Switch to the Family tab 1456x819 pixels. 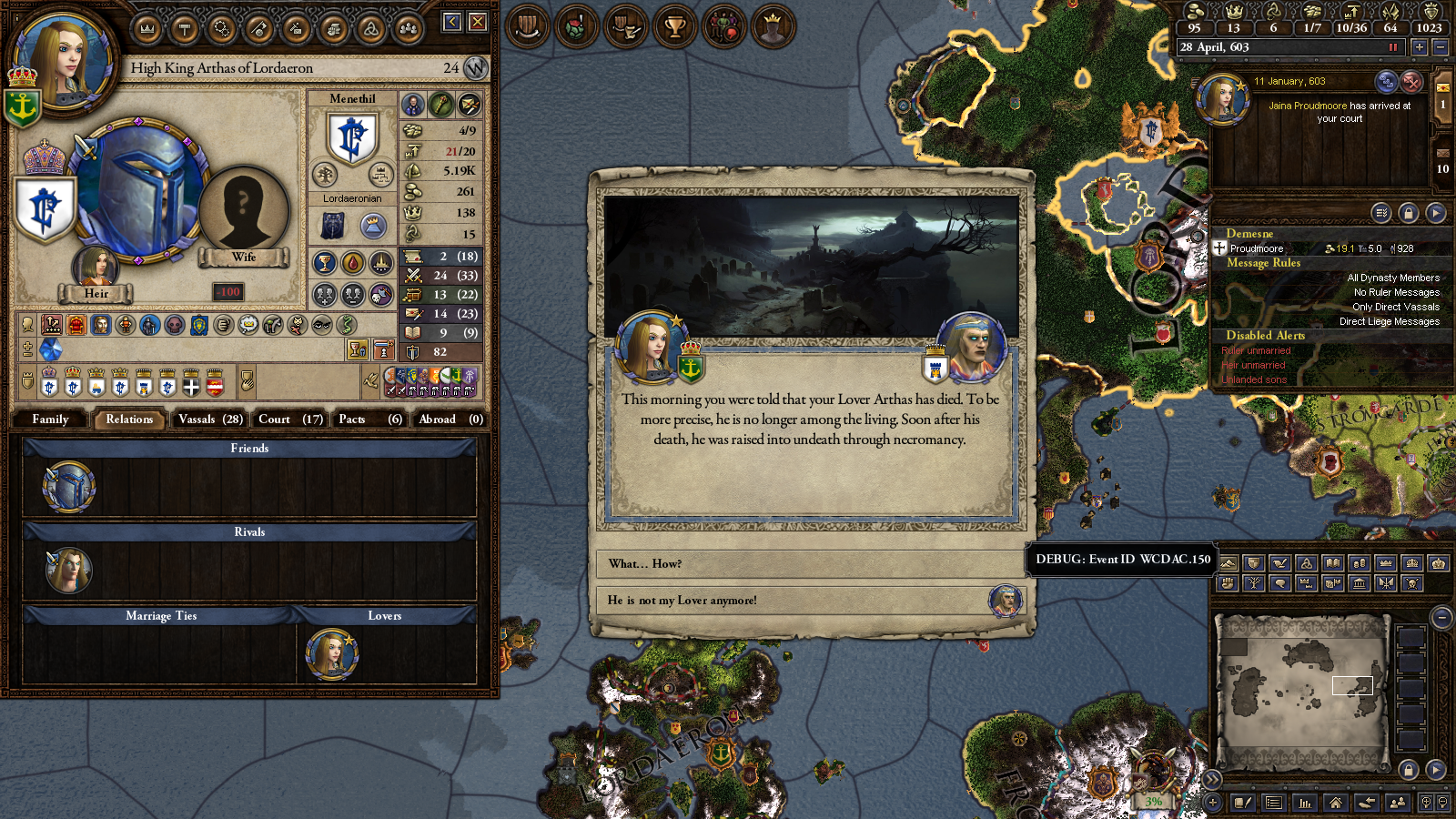[50, 420]
